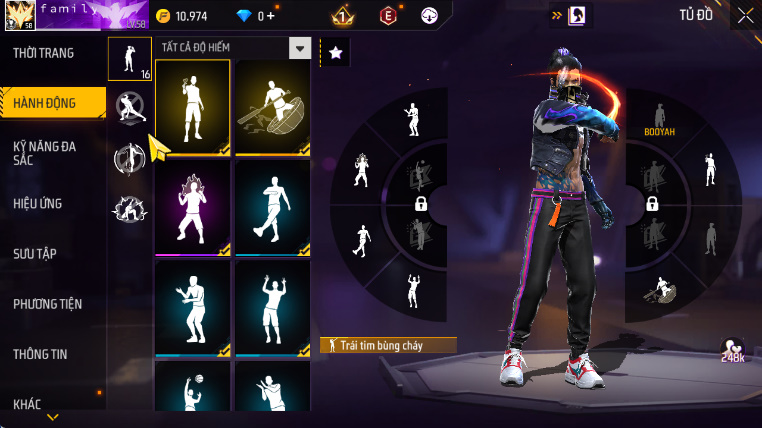Click the gold coin currency icon
The image size is (762, 428).
pos(164,16)
